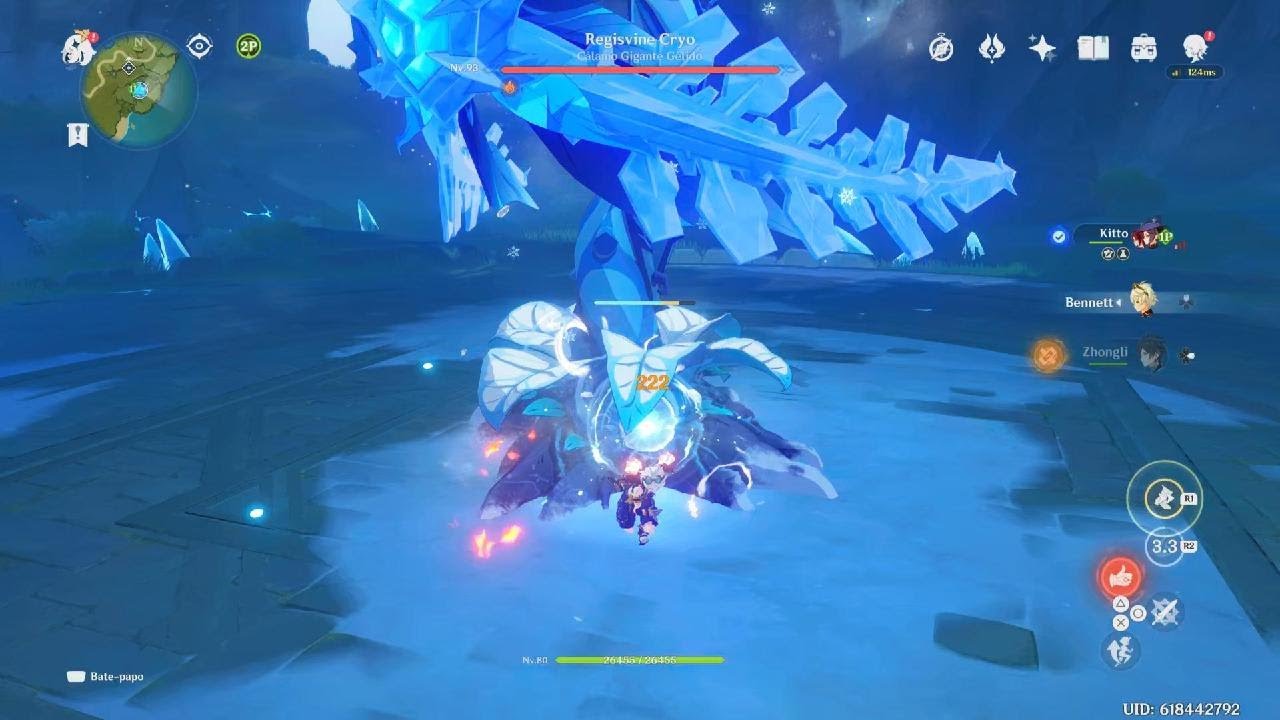
Task: Tap the red thumbs-up attack button
Action: click(1120, 576)
